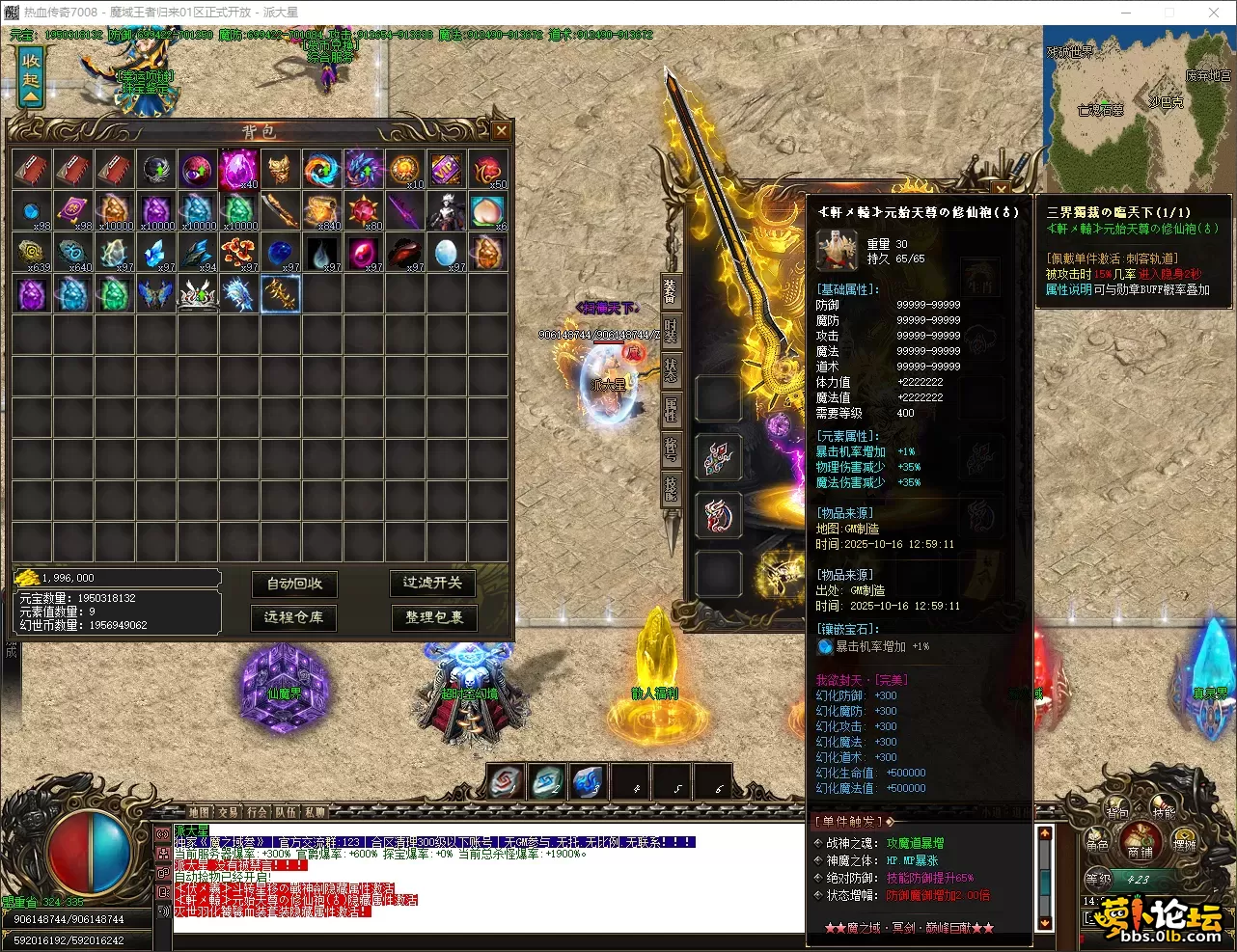Open the 远程仓库 remote warehouse
The image size is (1237, 952).
tap(294, 617)
